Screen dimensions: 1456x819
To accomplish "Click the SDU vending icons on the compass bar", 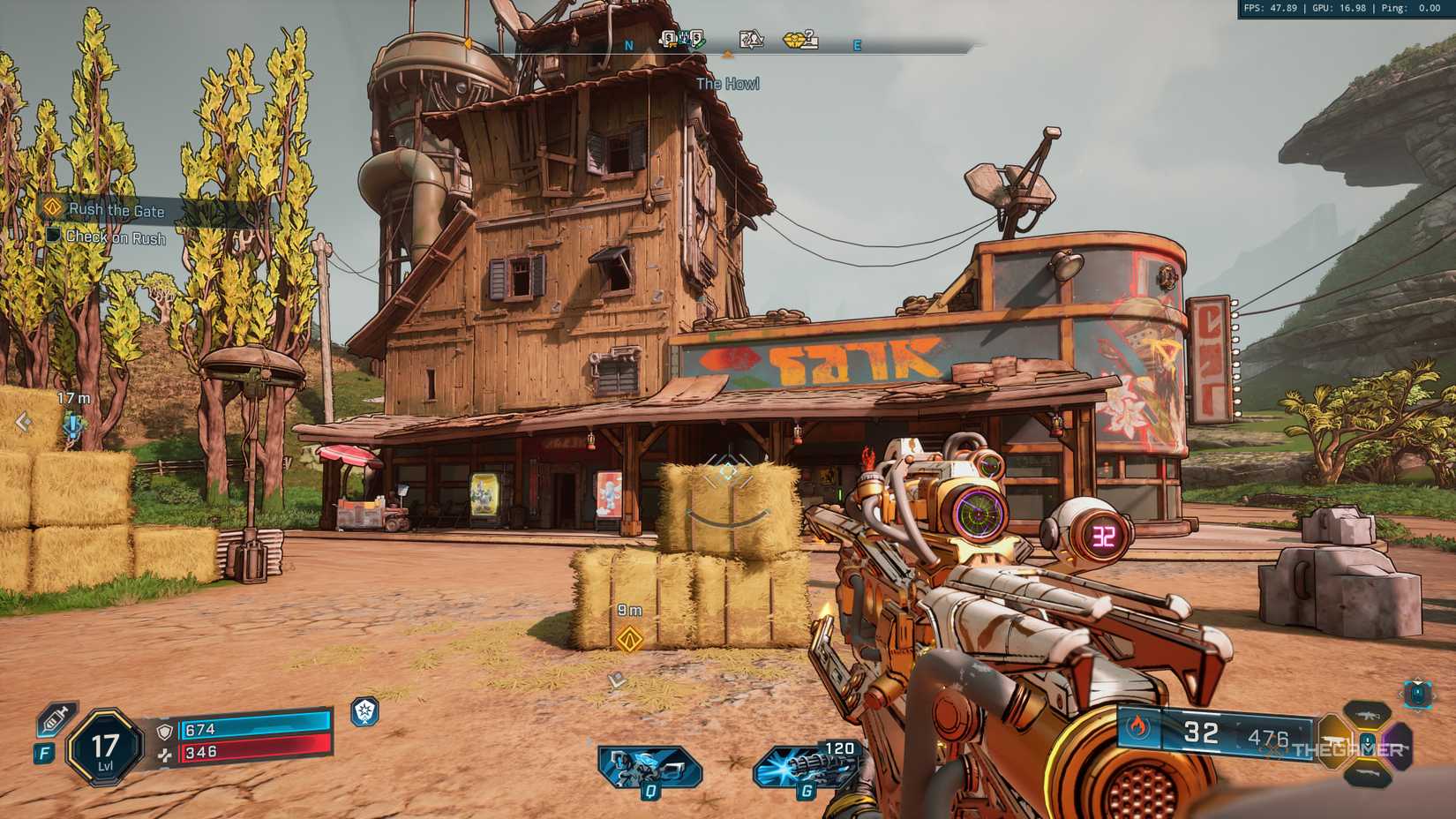I will point(681,37).
